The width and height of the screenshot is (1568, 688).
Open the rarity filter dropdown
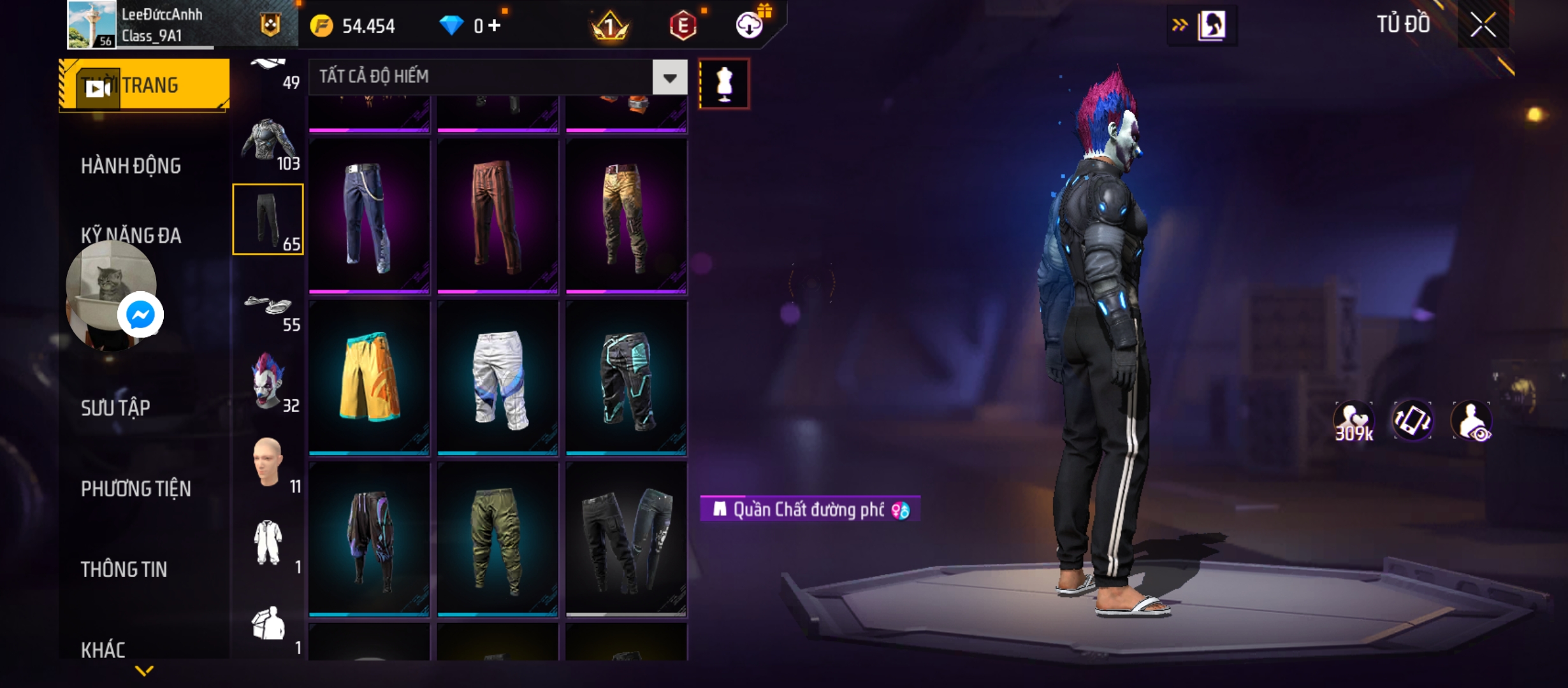click(669, 78)
